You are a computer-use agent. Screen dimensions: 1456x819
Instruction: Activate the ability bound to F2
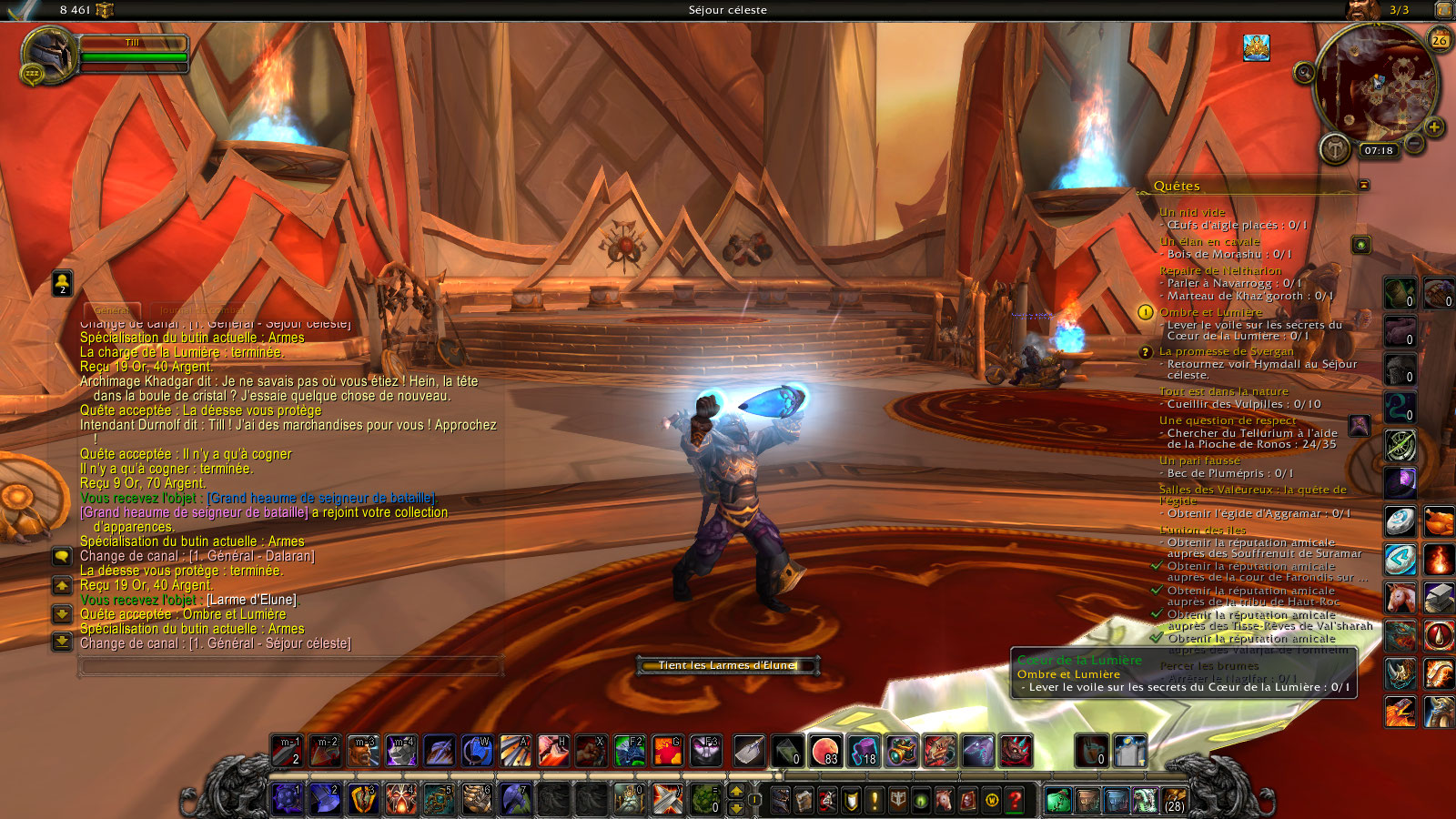pos(629,750)
